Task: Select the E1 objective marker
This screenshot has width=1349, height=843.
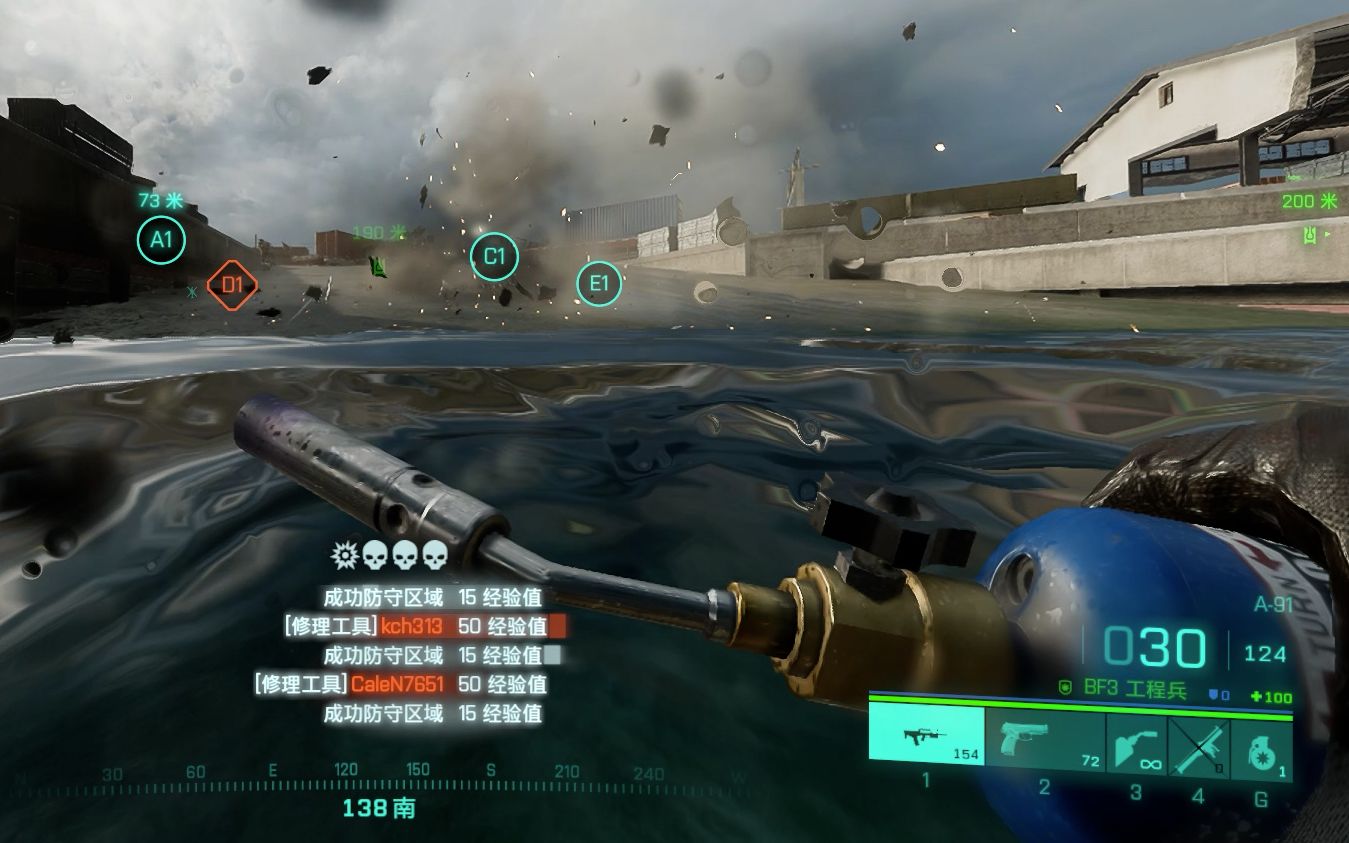Action: pyautogui.click(x=598, y=284)
